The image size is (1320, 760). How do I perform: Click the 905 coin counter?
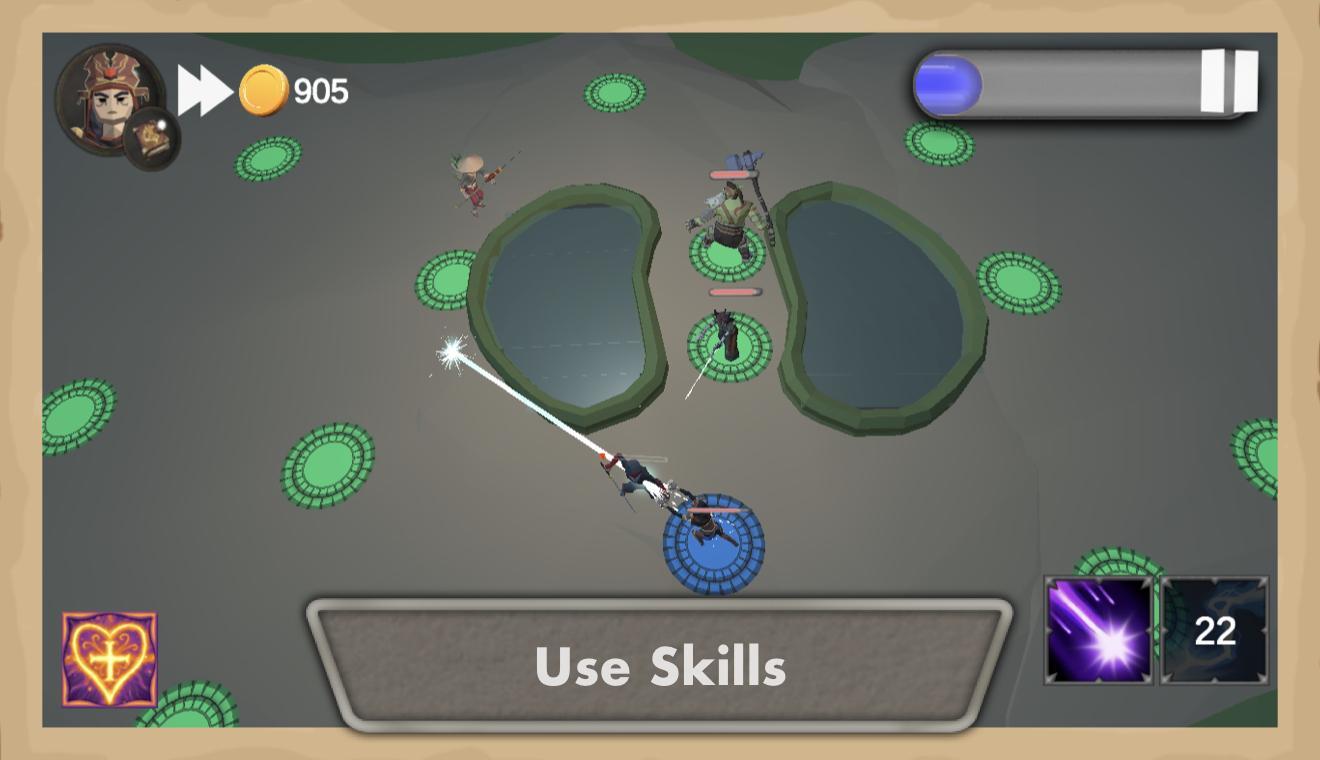click(x=318, y=92)
